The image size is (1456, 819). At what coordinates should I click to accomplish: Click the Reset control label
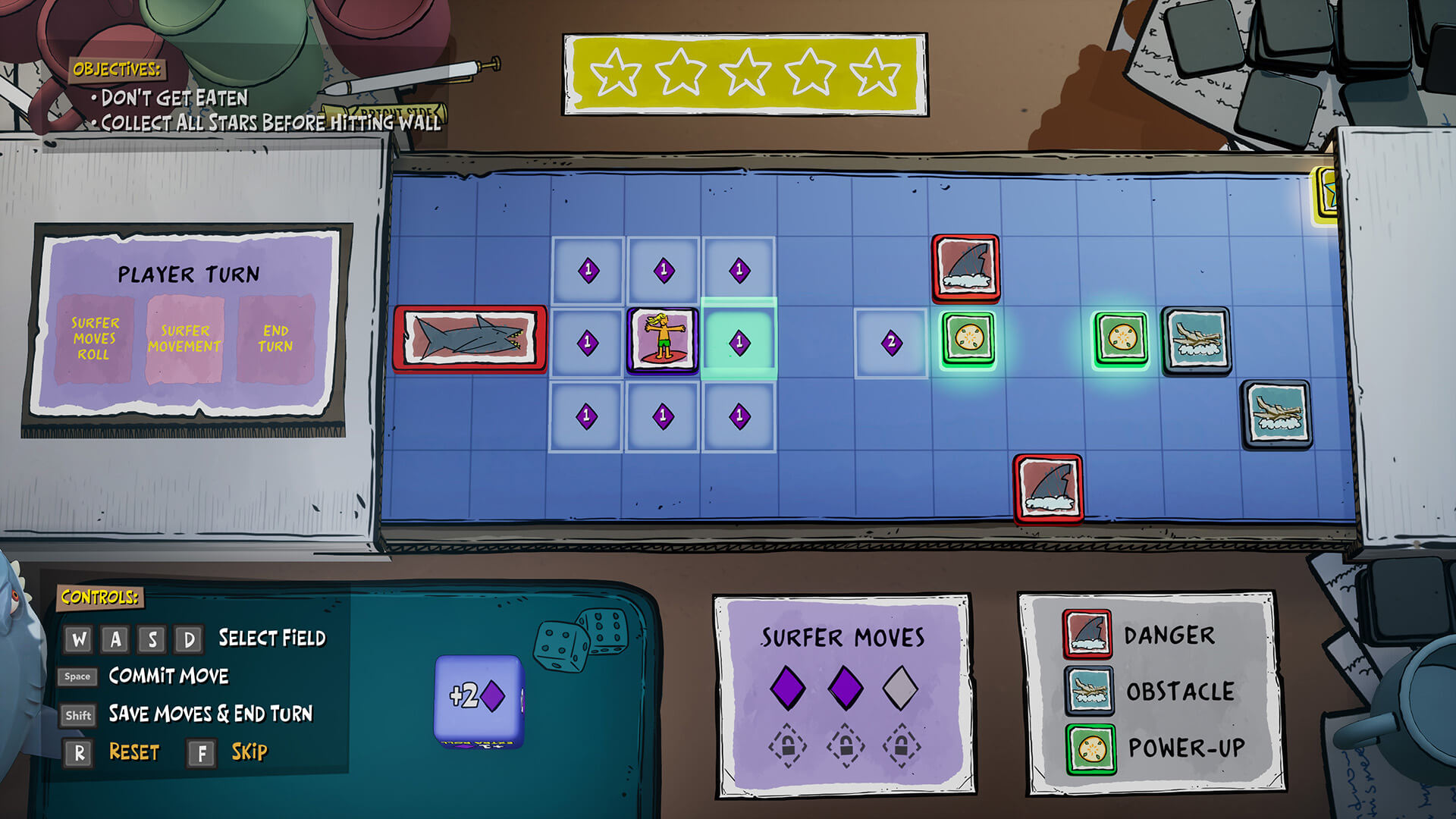pos(136,752)
